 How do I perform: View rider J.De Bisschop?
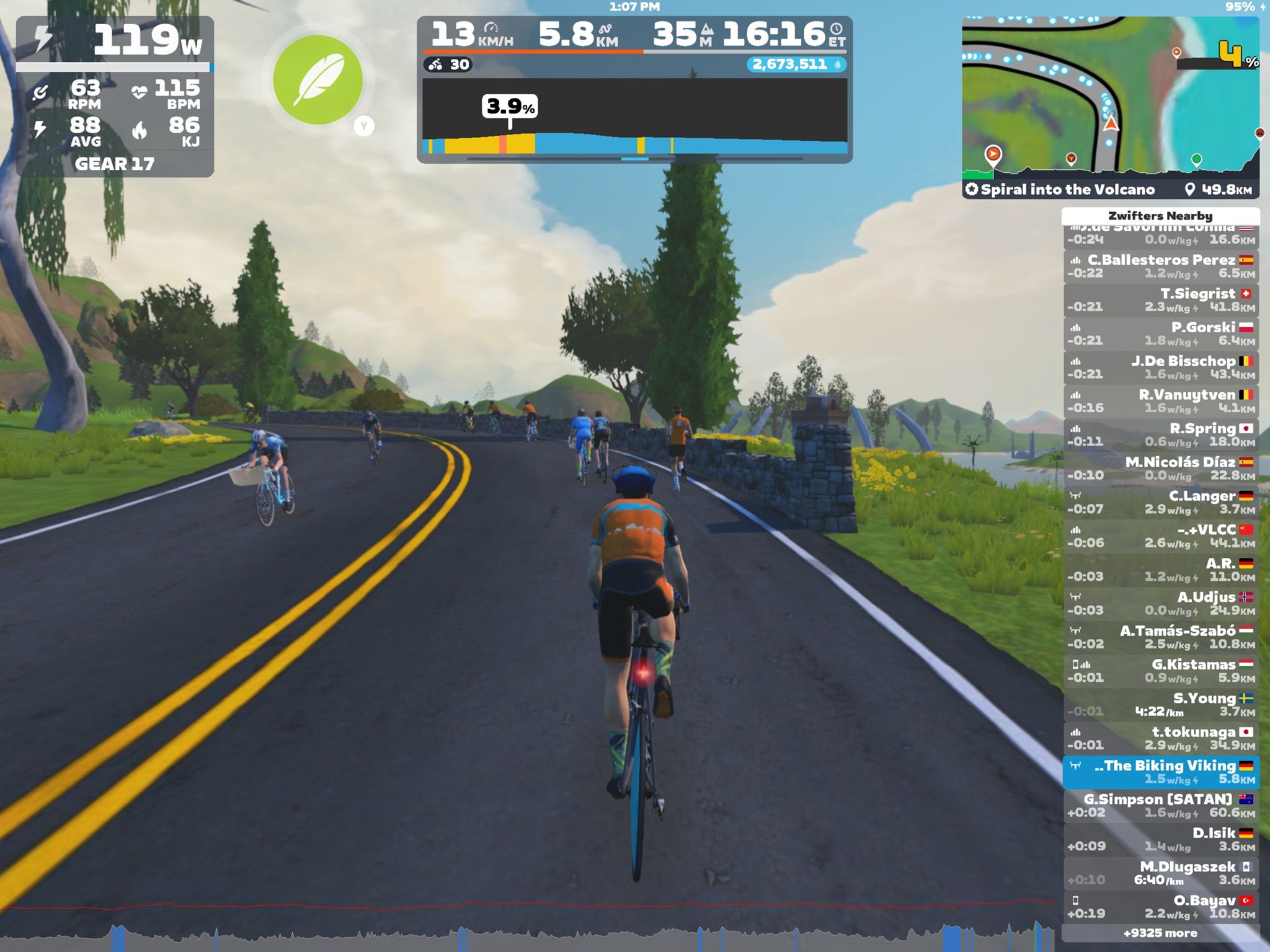1161,368
